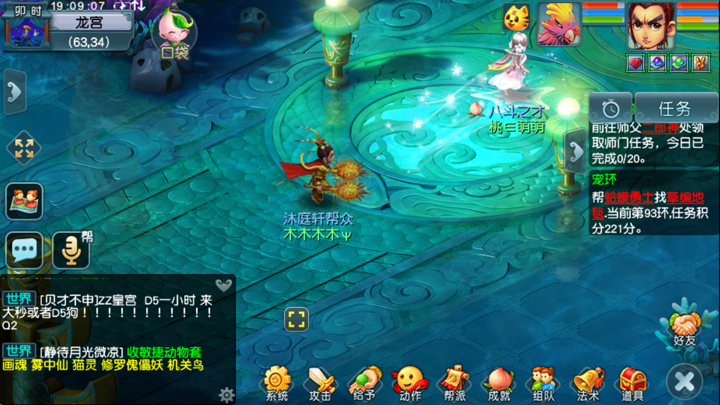Open the chat speech bubble button
This screenshot has height=405, width=720.
24,248
